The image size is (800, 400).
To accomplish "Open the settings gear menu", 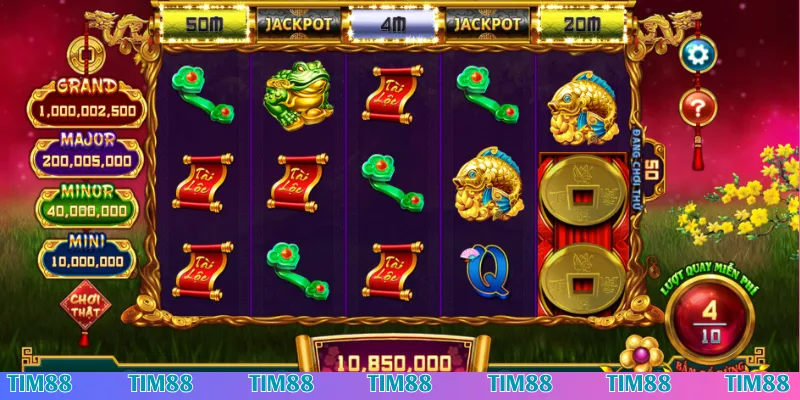I will tap(699, 54).
